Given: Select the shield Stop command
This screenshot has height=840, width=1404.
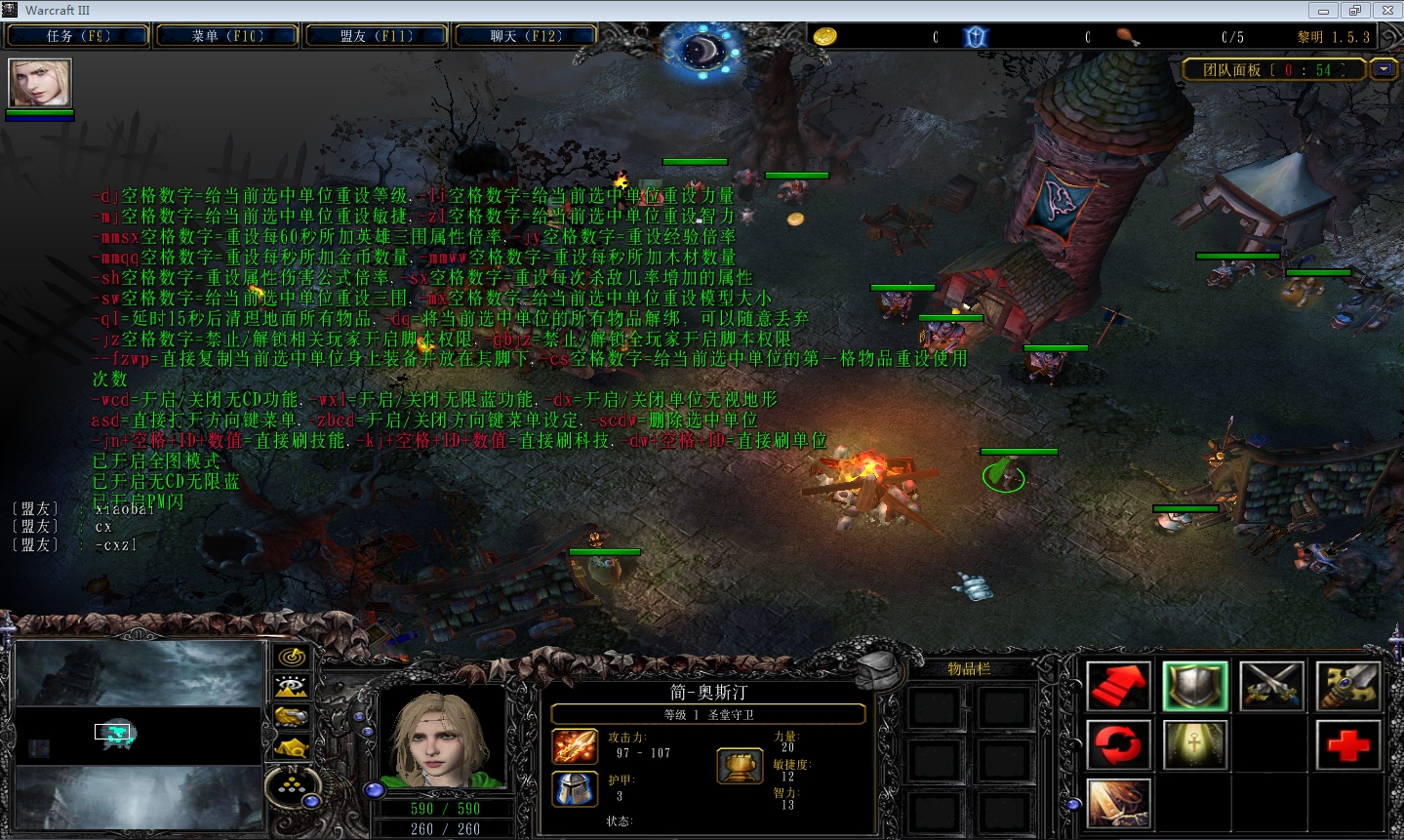Looking at the screenshot, I should (x=1195, y=686).
